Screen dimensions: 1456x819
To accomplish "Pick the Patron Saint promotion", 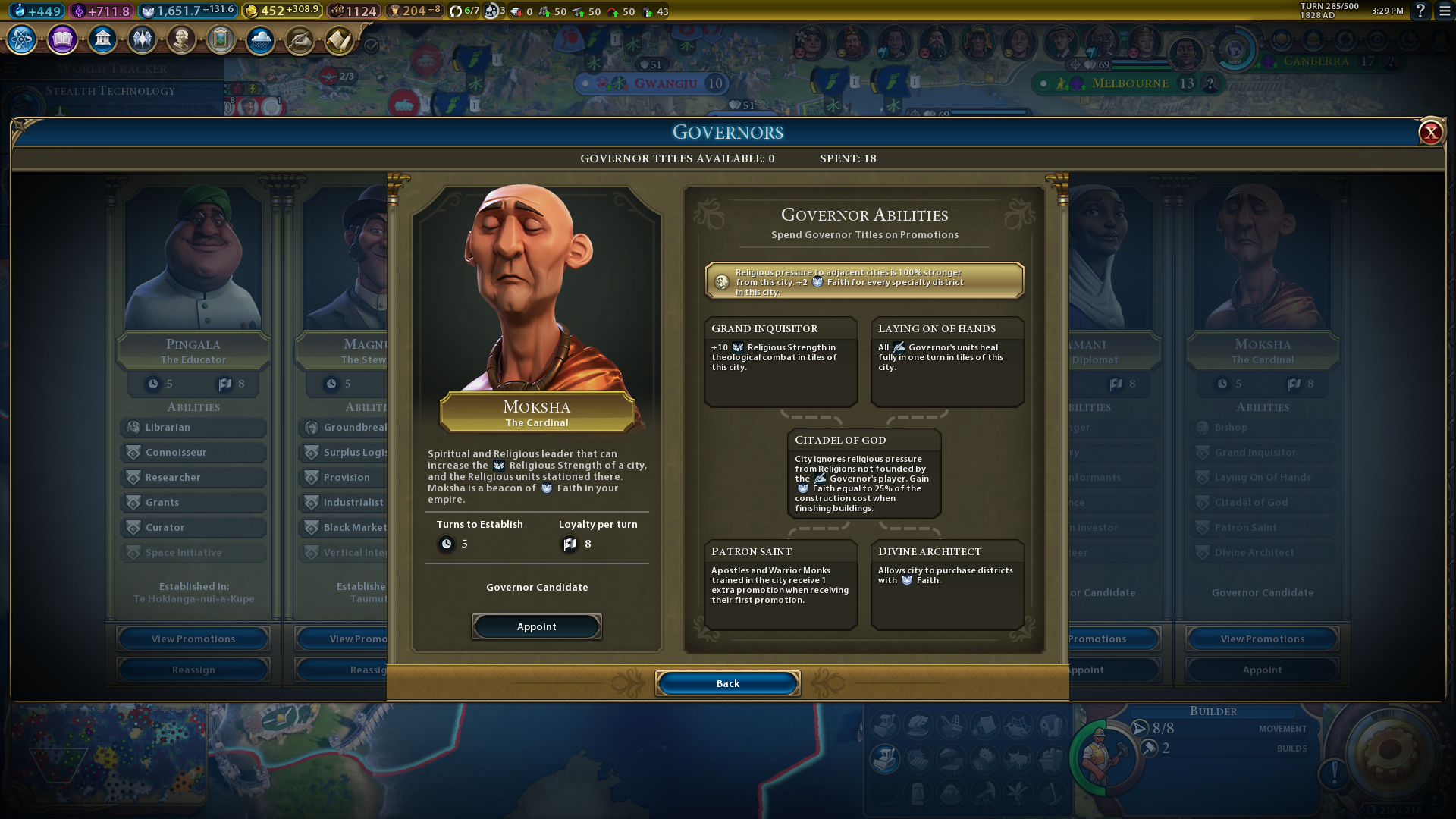I will pyautogui.click(x=780, y=584).
